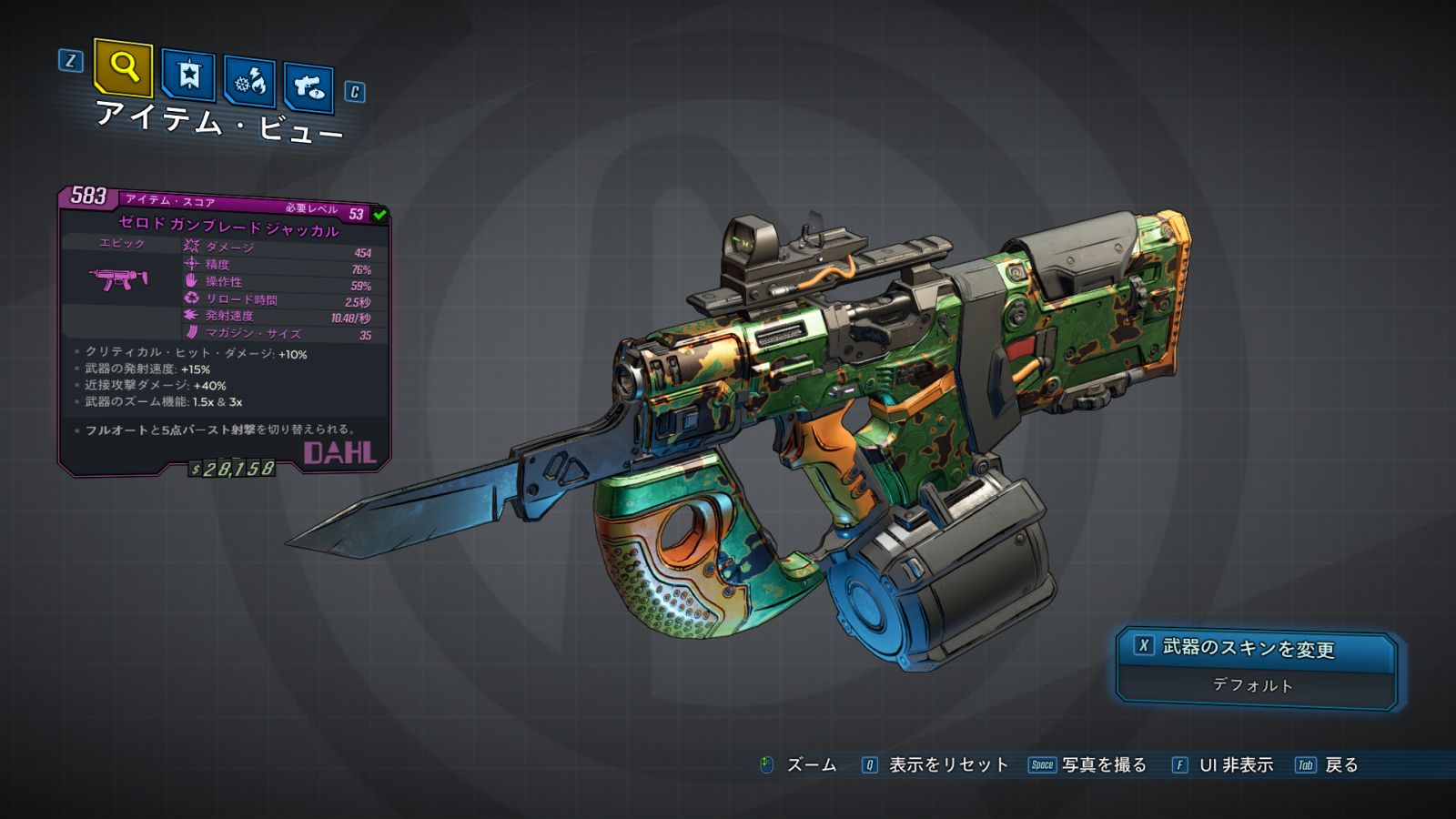Switch to the banner star tab
The height and width of the screenshot is (819, 1456).
click(188, 75)
